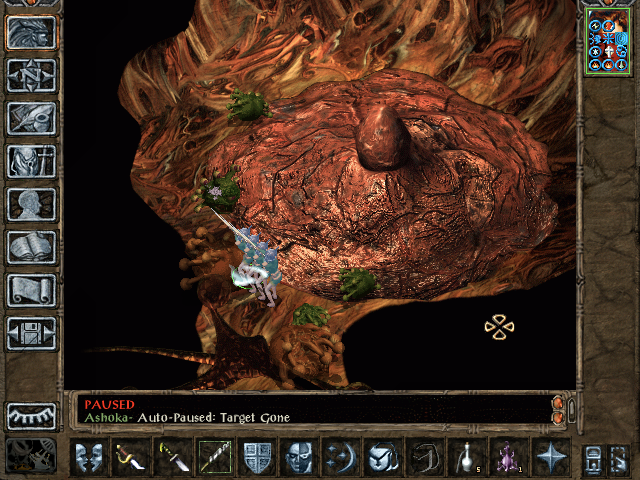Open special abilities with the star icon
Viewport: 640px width, 480px height.
(x=550, y=457)
